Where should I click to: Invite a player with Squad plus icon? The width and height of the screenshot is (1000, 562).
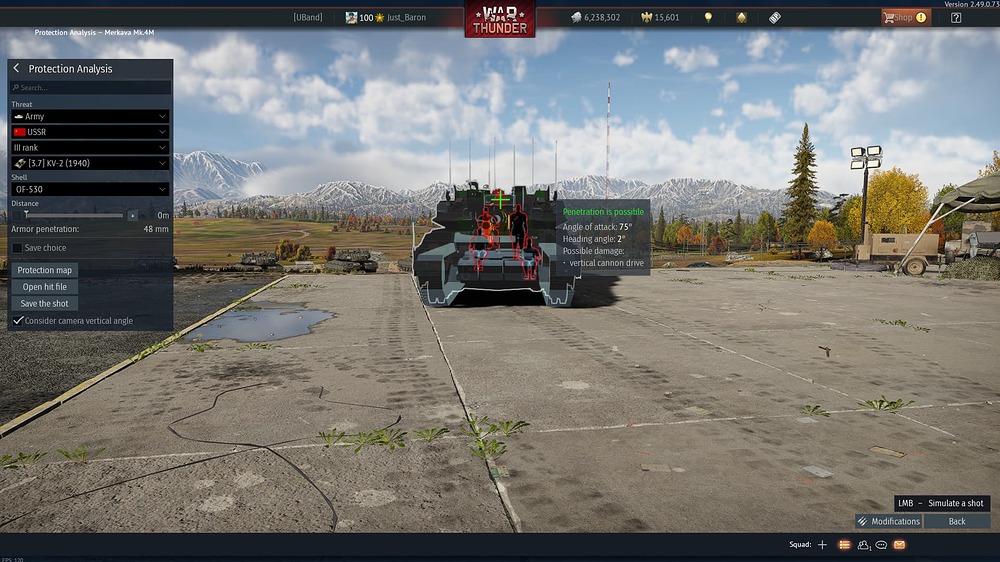pyautogui.click(x=822, y=545)
